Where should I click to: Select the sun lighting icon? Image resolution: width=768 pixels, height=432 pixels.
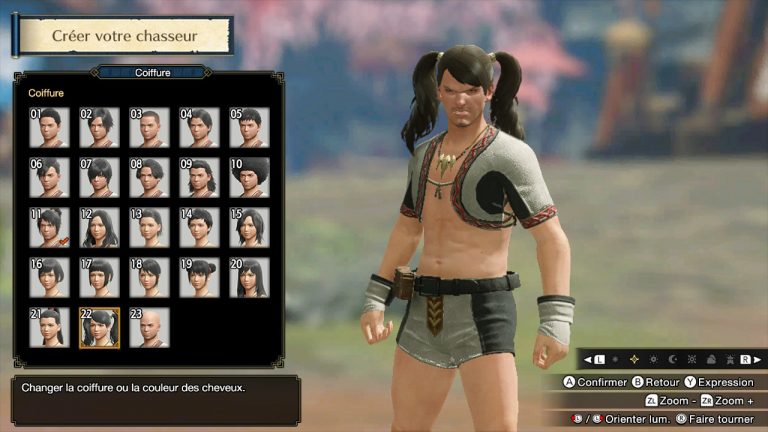click(653, 359)
